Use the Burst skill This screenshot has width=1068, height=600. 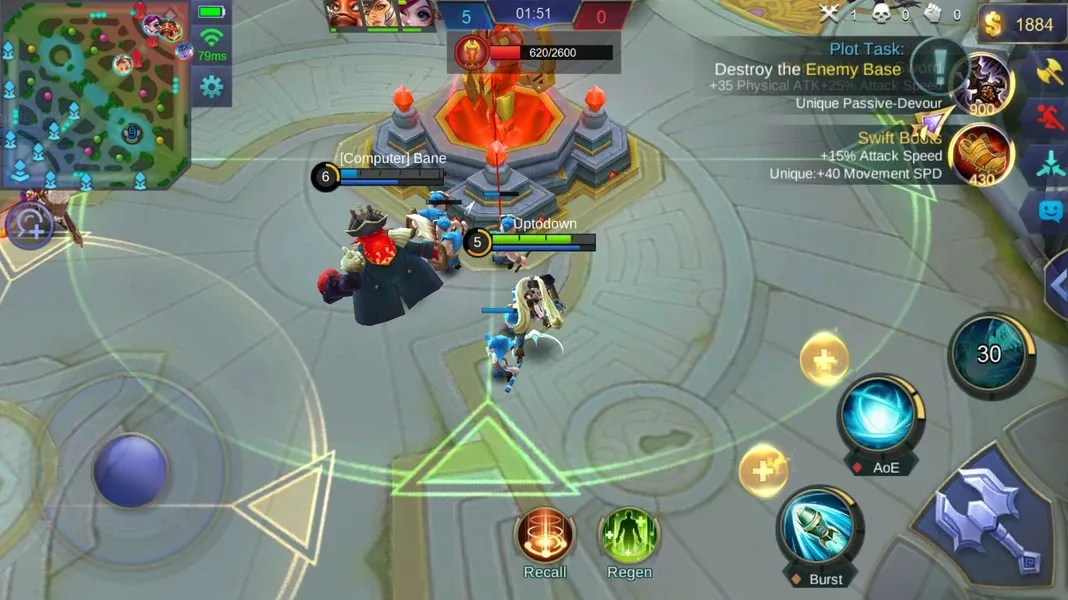pos(821,527)
